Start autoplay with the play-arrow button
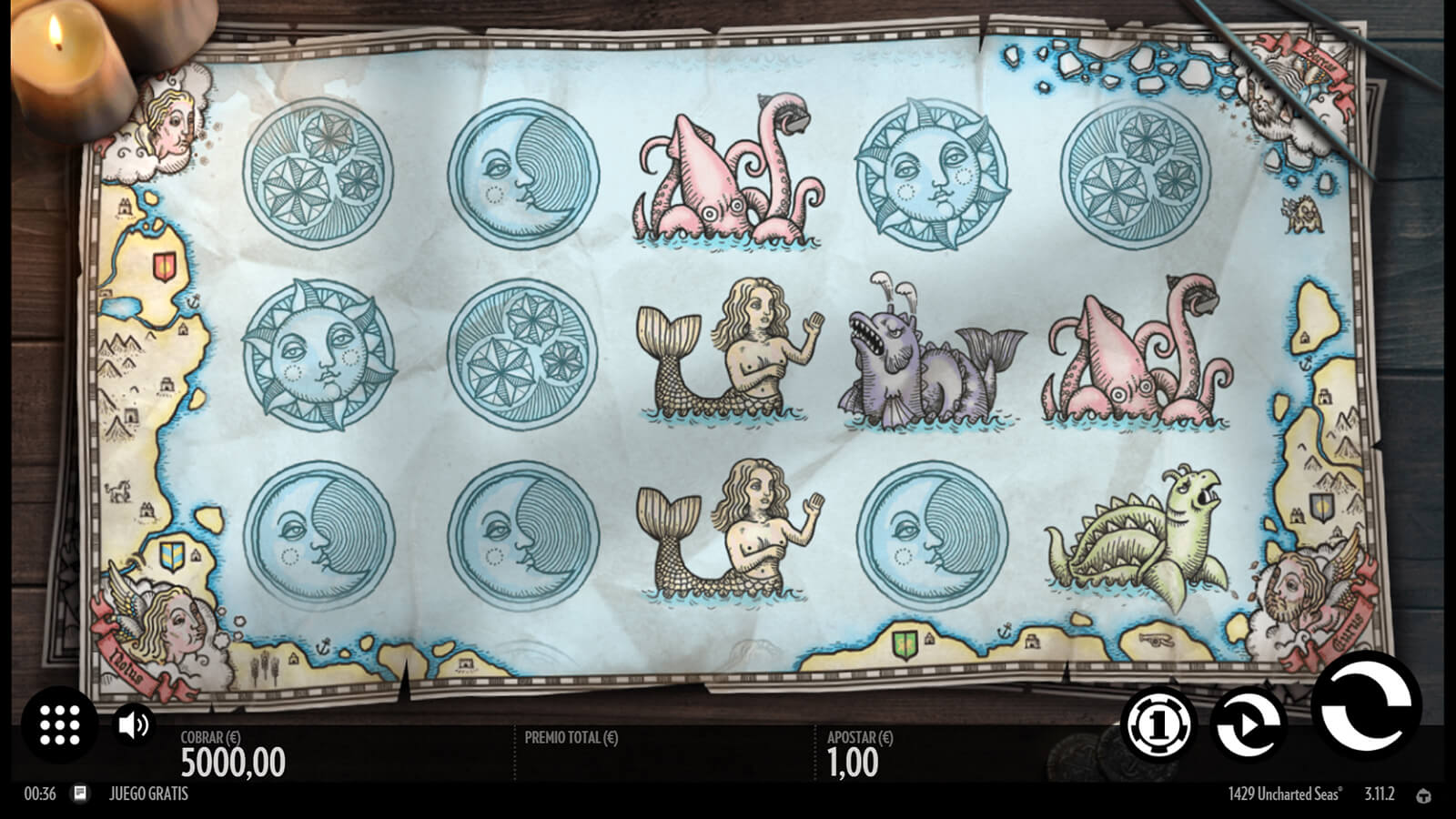The height and width of the screenshot is (819, 1456). 1248,724
